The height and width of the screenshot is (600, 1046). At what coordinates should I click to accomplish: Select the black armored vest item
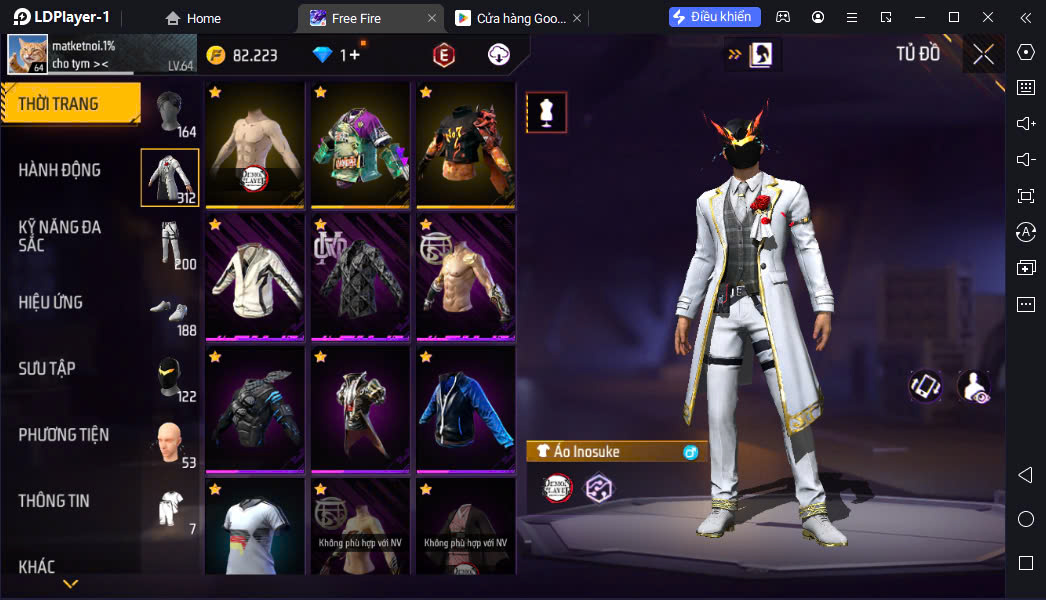[255, 408]
